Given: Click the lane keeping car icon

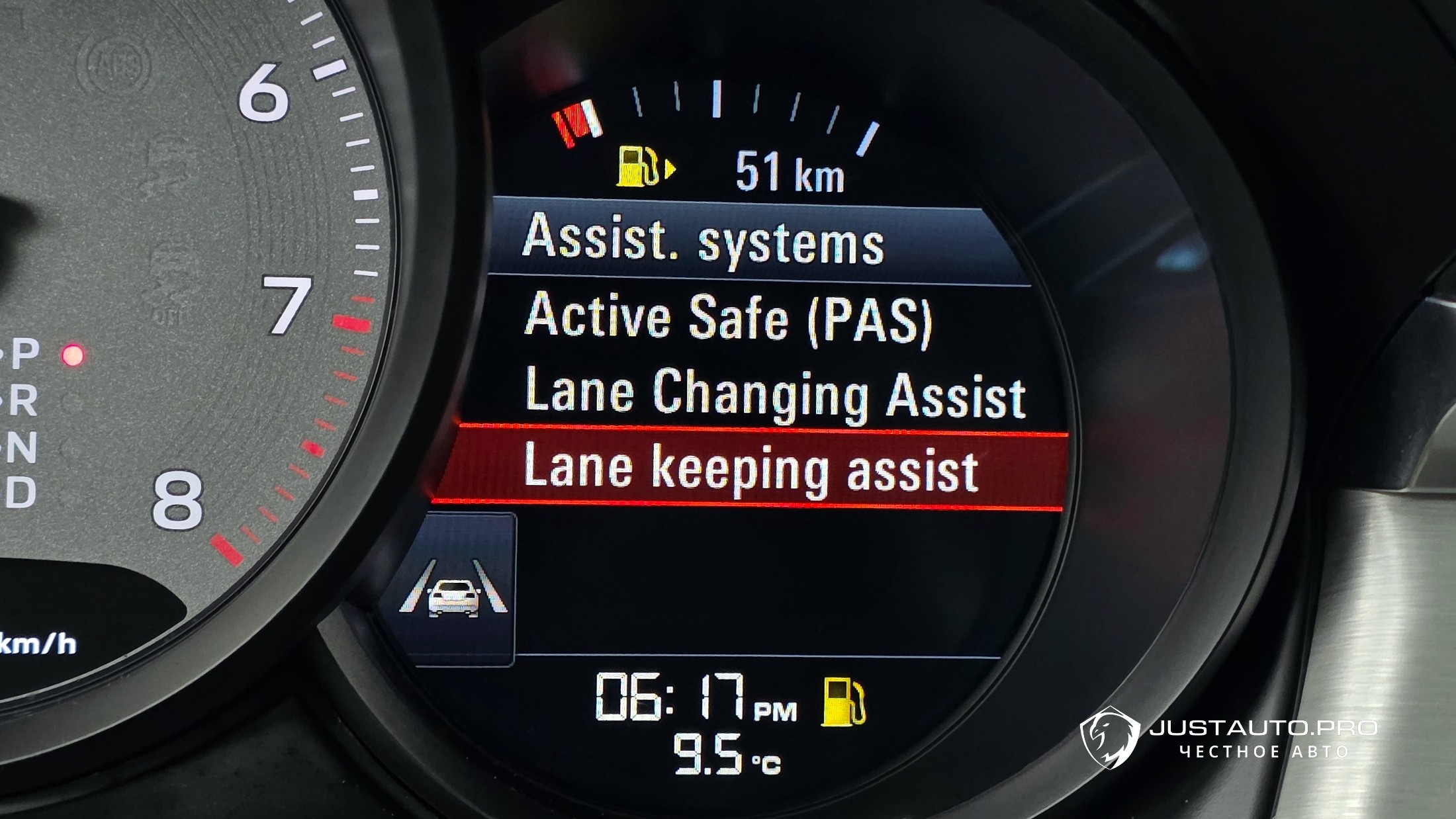Looking at the screenshot, I should click(x=453, y=591).
